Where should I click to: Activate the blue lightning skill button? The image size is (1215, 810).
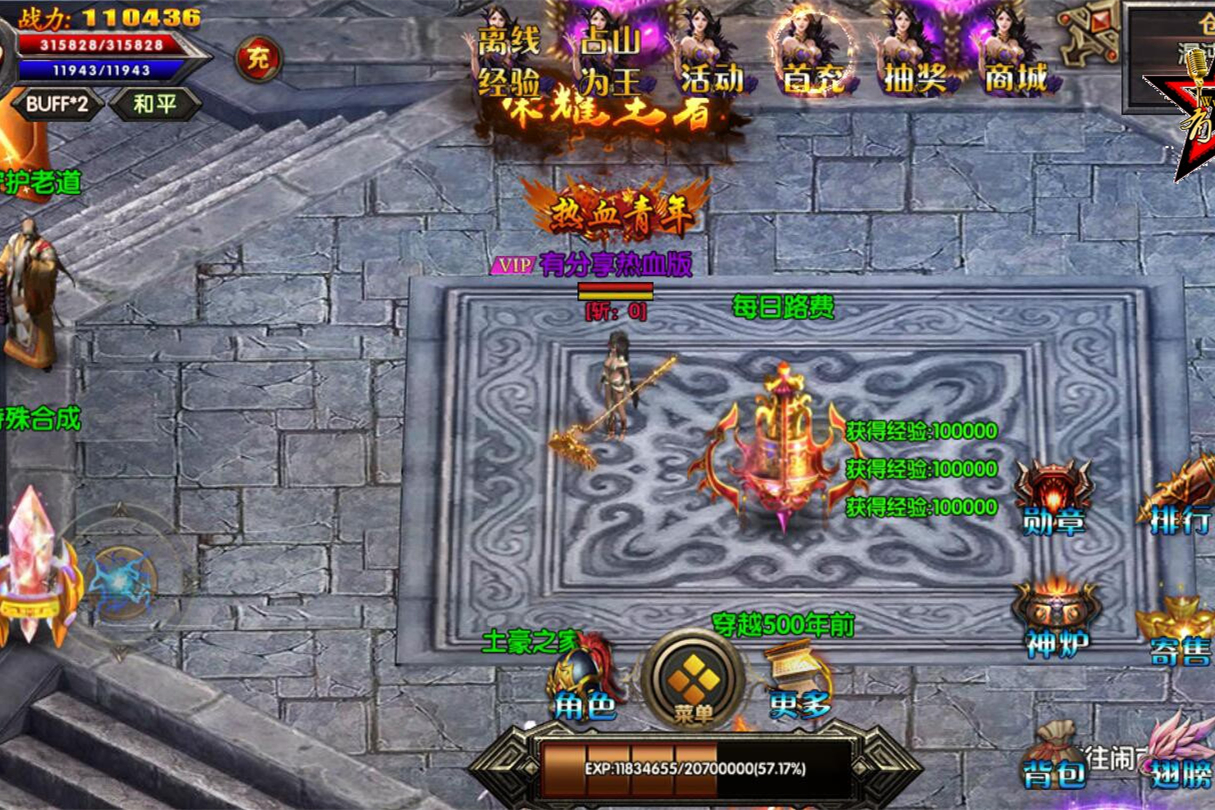(x=119, y=581)
